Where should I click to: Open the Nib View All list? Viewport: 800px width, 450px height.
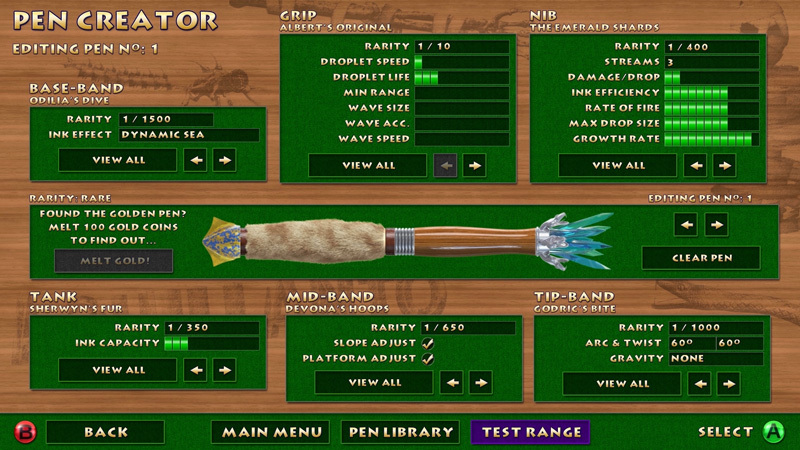coord(619,165)
